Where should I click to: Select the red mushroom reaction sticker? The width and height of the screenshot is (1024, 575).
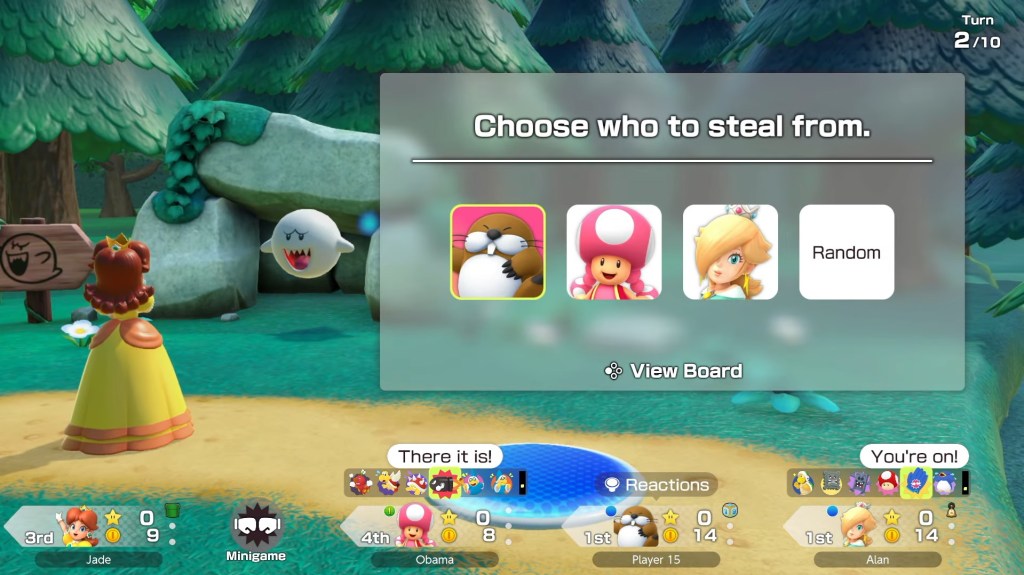point(888,484)
